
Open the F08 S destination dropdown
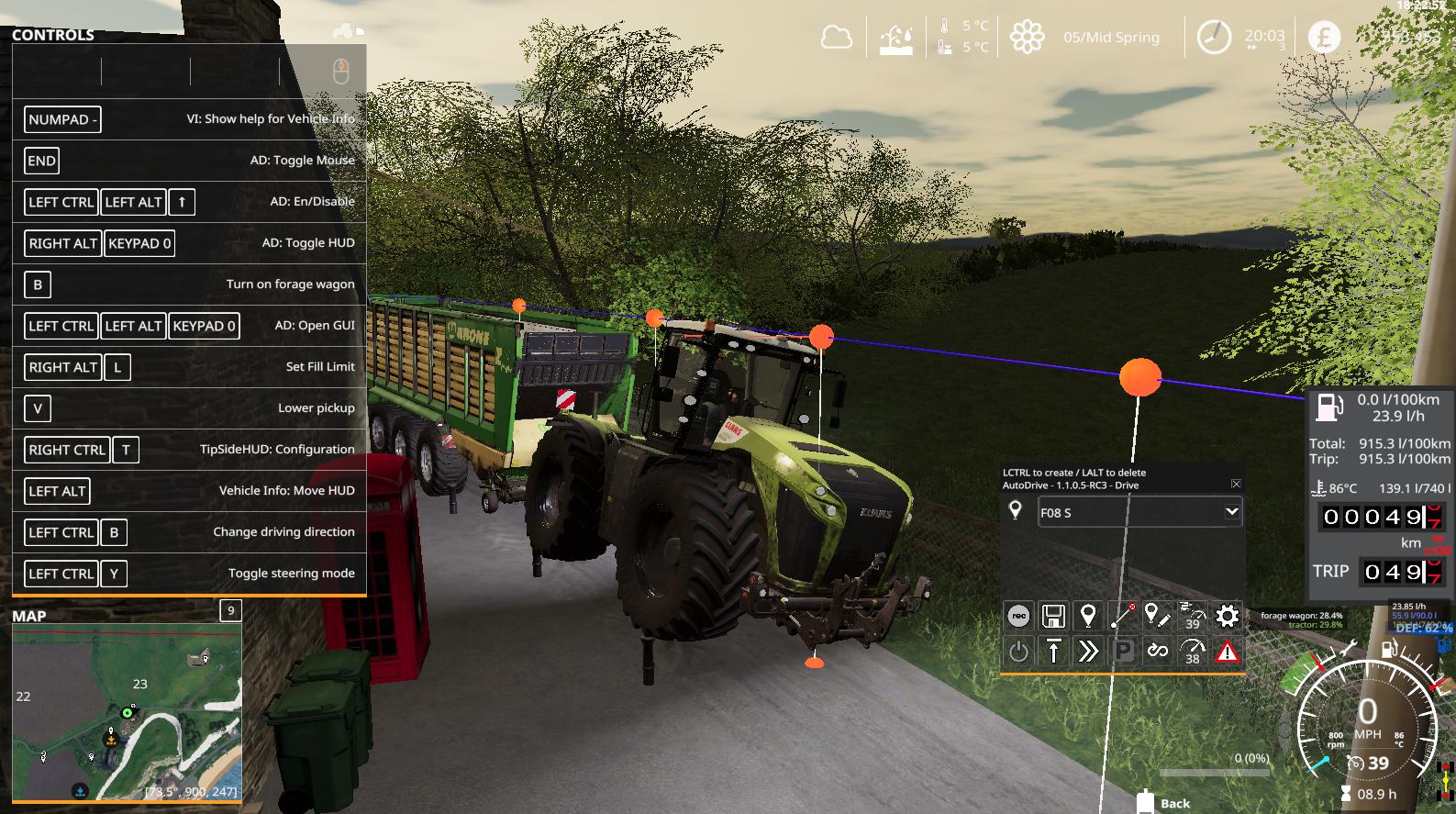coord(1231,512)
